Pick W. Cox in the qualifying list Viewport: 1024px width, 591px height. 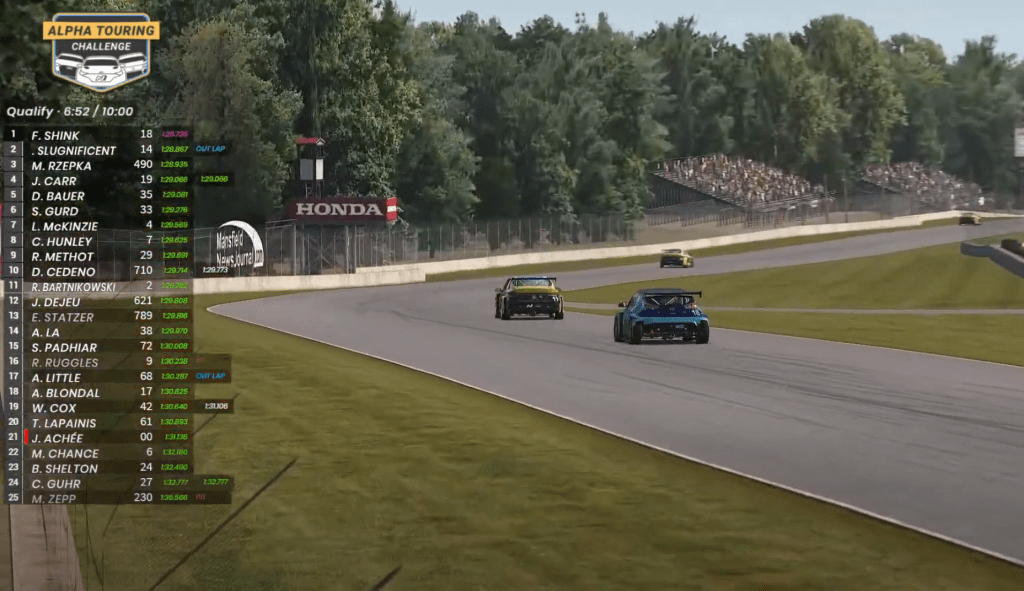(x=54, y=407)
